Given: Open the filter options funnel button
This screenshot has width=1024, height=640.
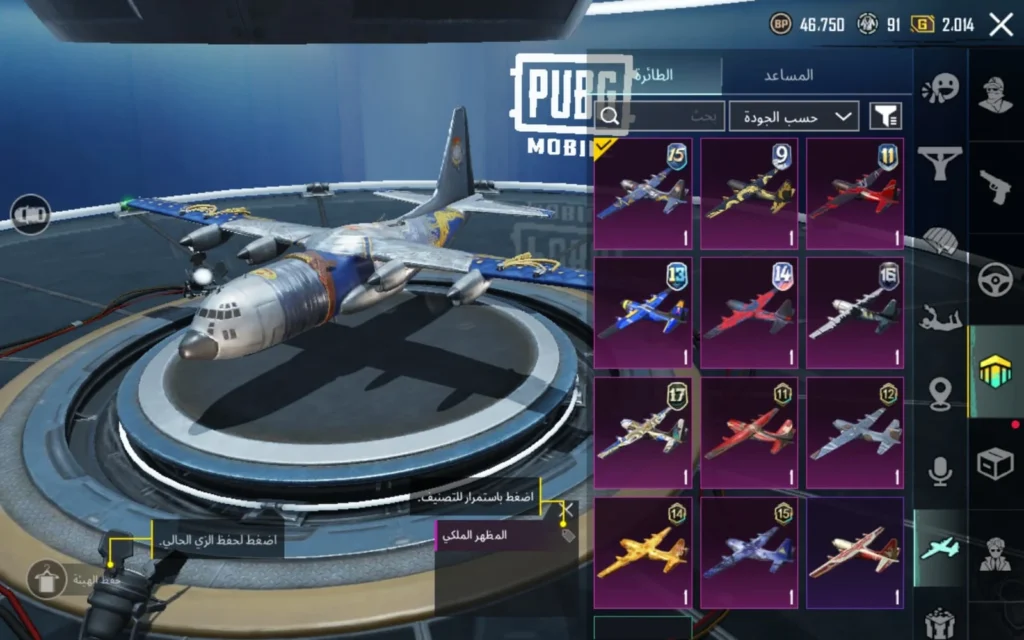Looking at the screenshot, I should pyautogui.click(x=884, y=117).
